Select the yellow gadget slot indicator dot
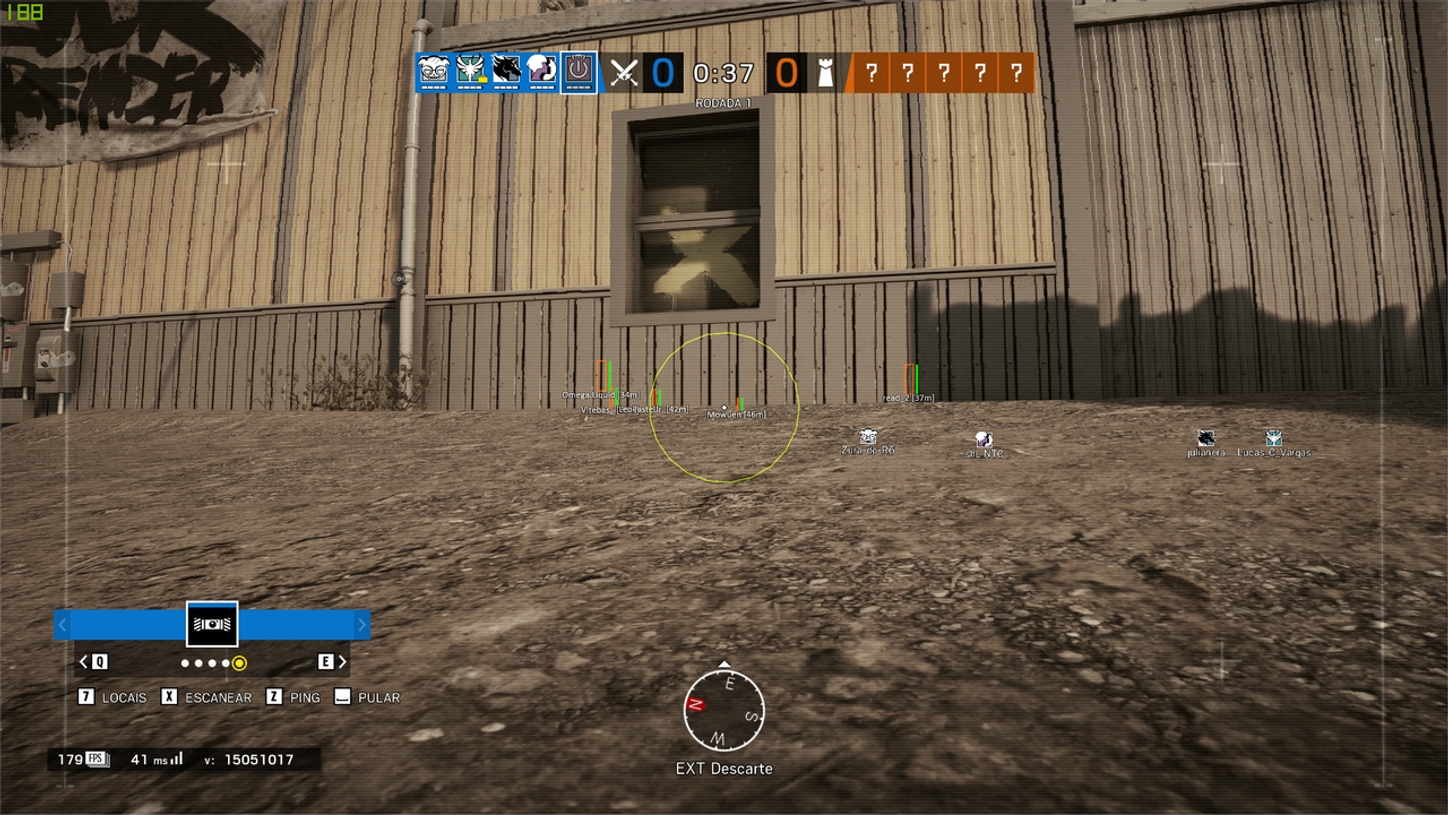Viewport: 1448px width, 815px height. [240, 663]
